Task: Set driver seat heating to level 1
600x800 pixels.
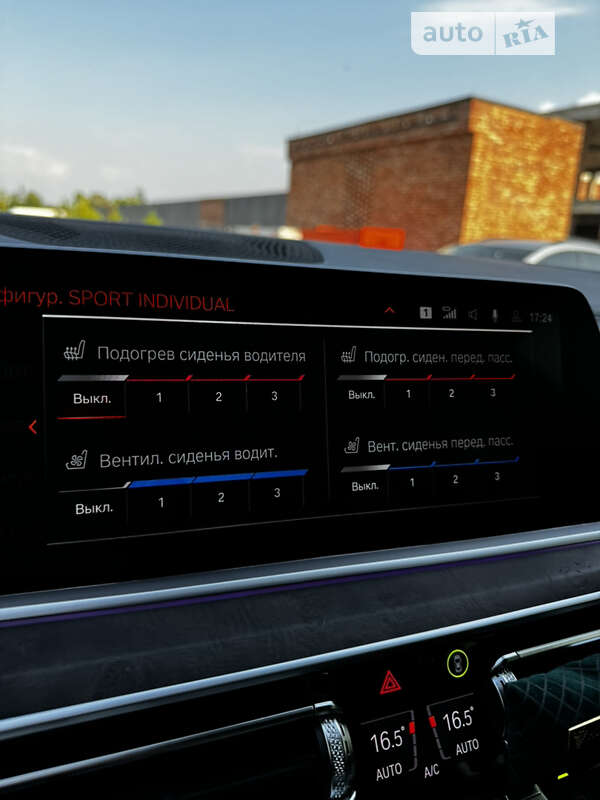Action: [159, 398]
